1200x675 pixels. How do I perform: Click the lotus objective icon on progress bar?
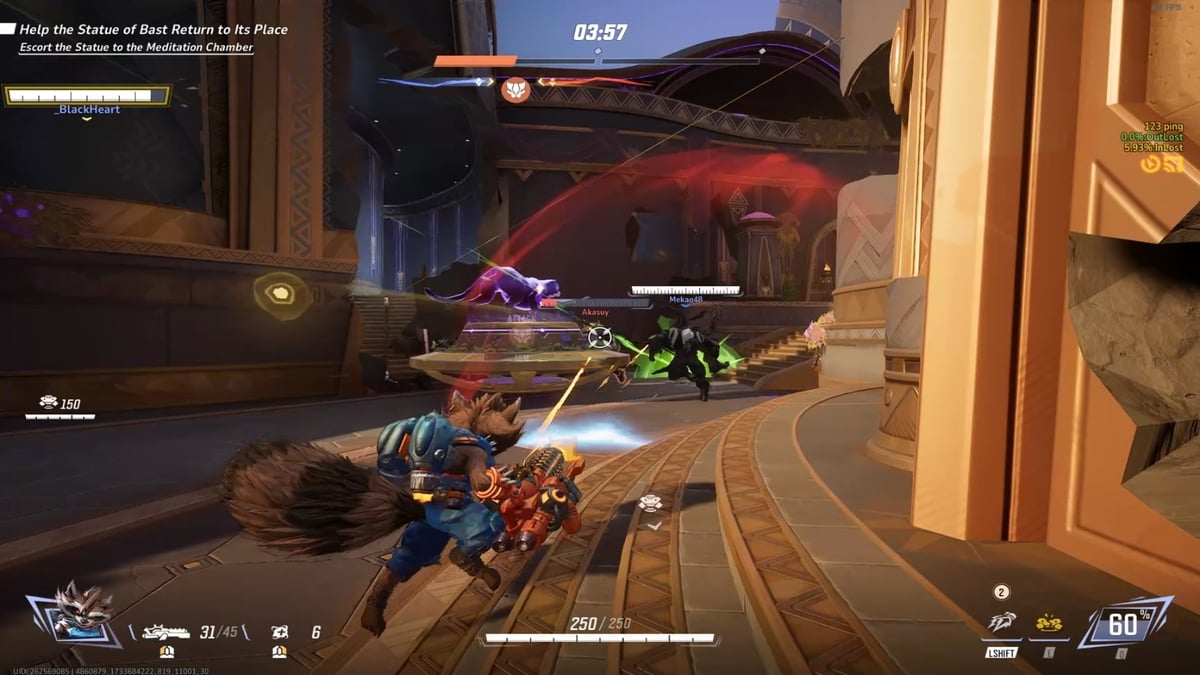click(514, 88)
